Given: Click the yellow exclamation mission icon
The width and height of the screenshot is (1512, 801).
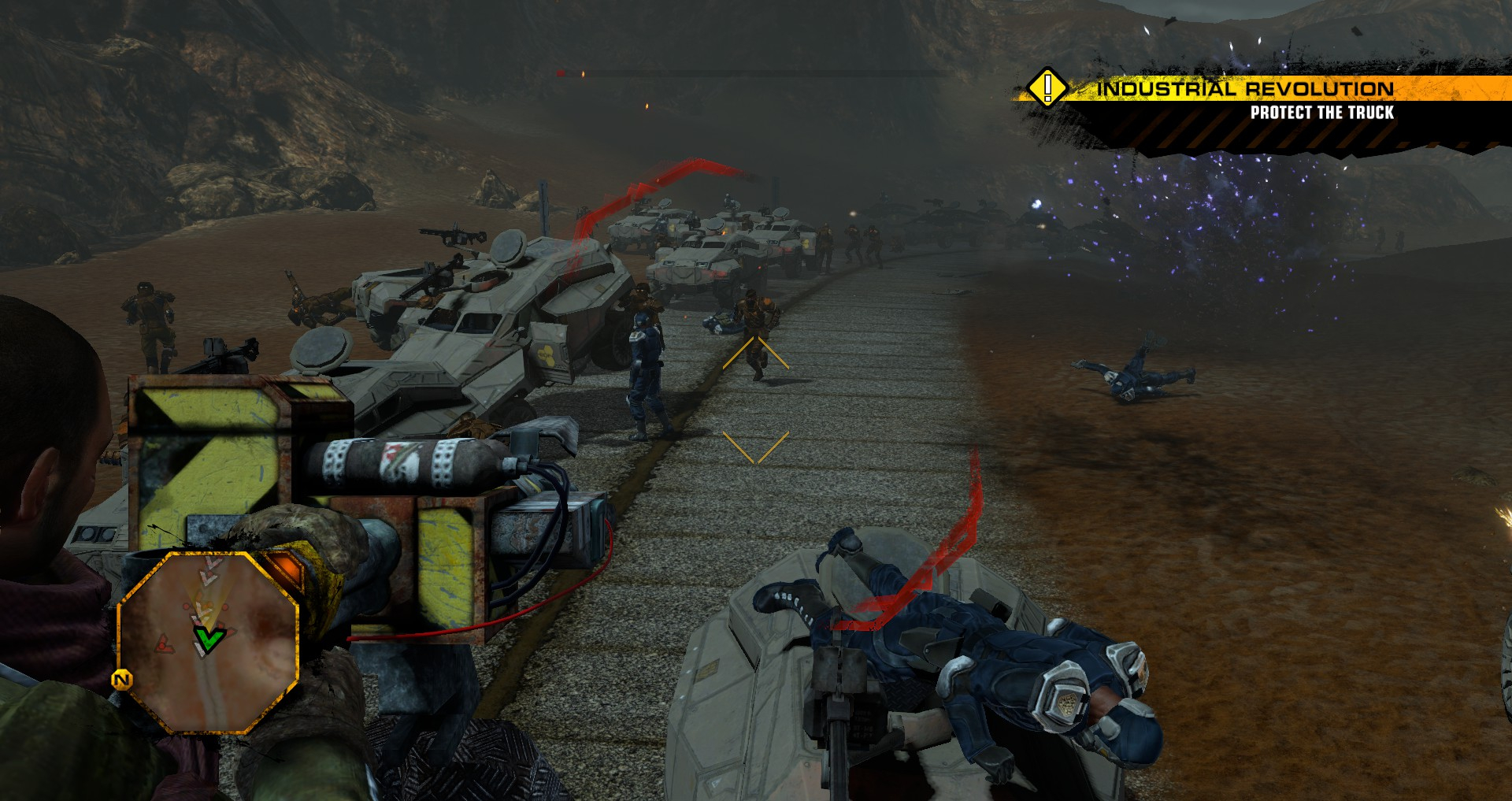Looking at the screenshot, I should (1047, 87).
